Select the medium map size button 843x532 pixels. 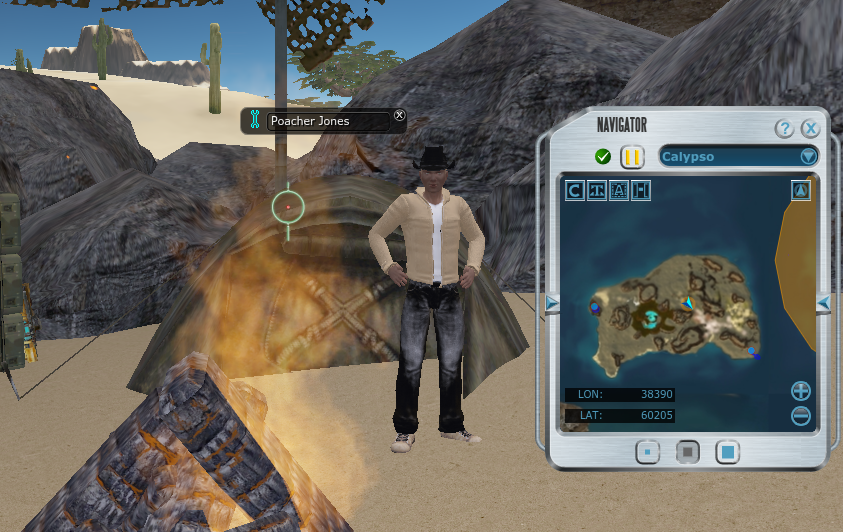tap(687, 452)
